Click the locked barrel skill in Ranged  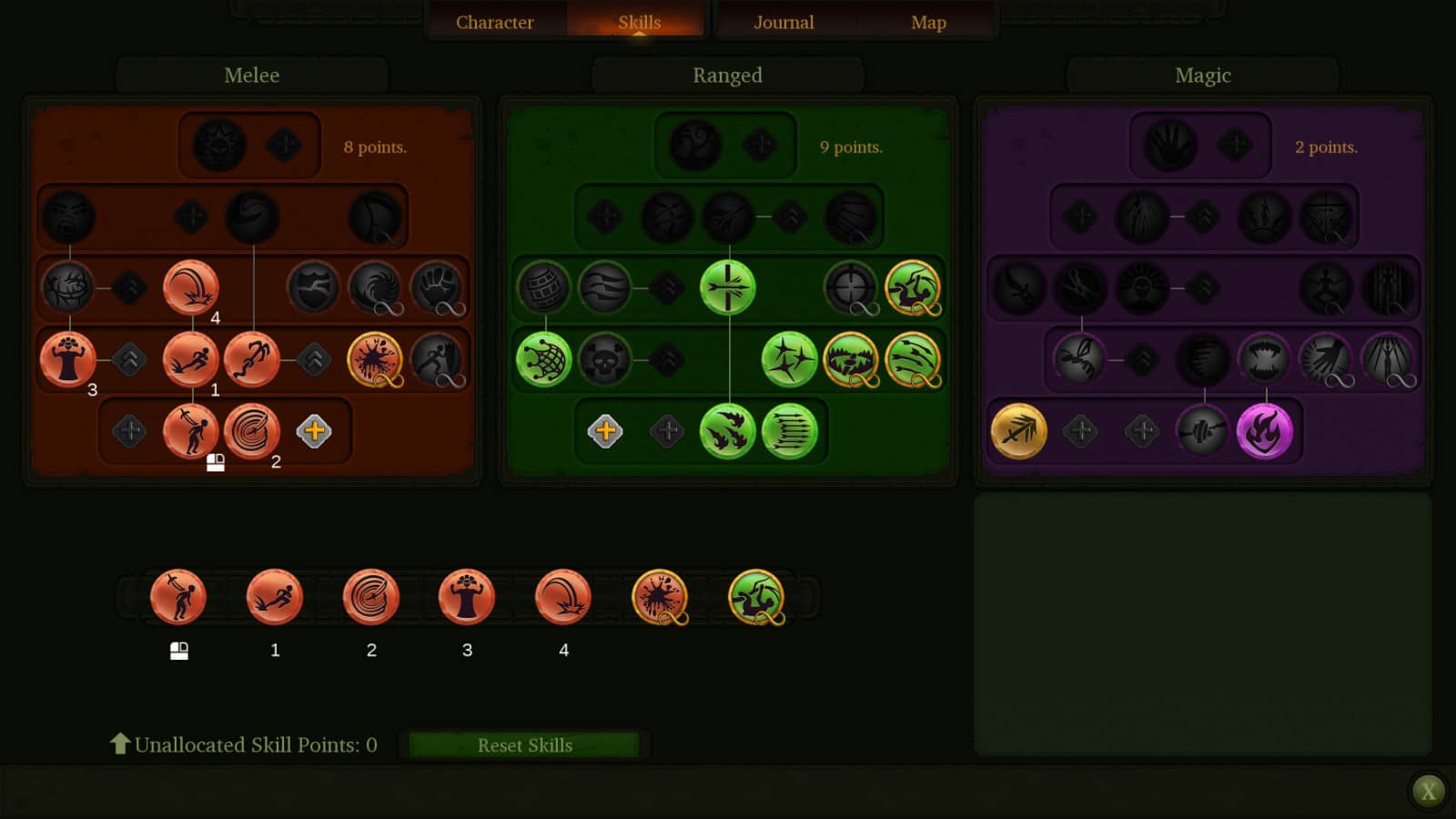[543, 288]
